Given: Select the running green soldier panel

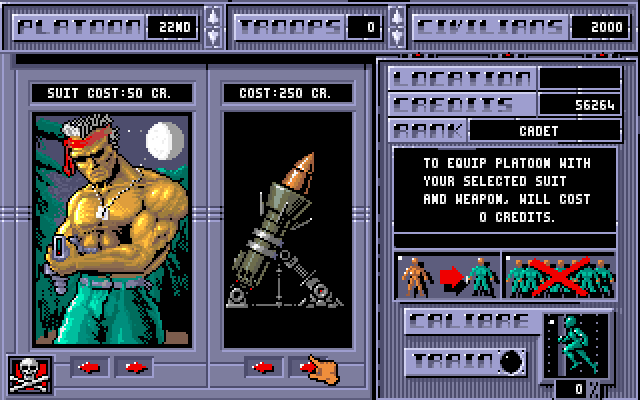Looking at the screenshot, I should (574, 345).
